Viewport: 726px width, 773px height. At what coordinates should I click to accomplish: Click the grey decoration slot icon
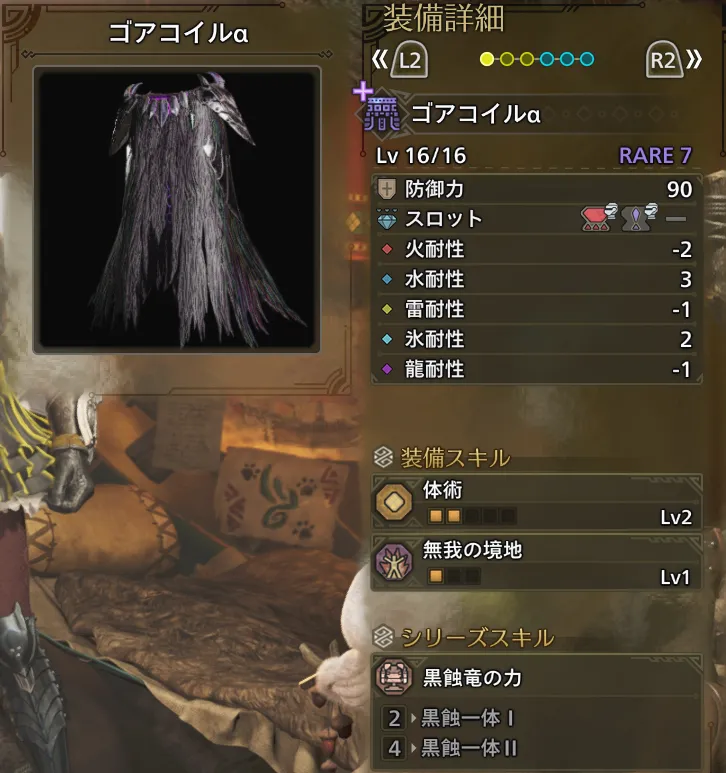[638, 218]
